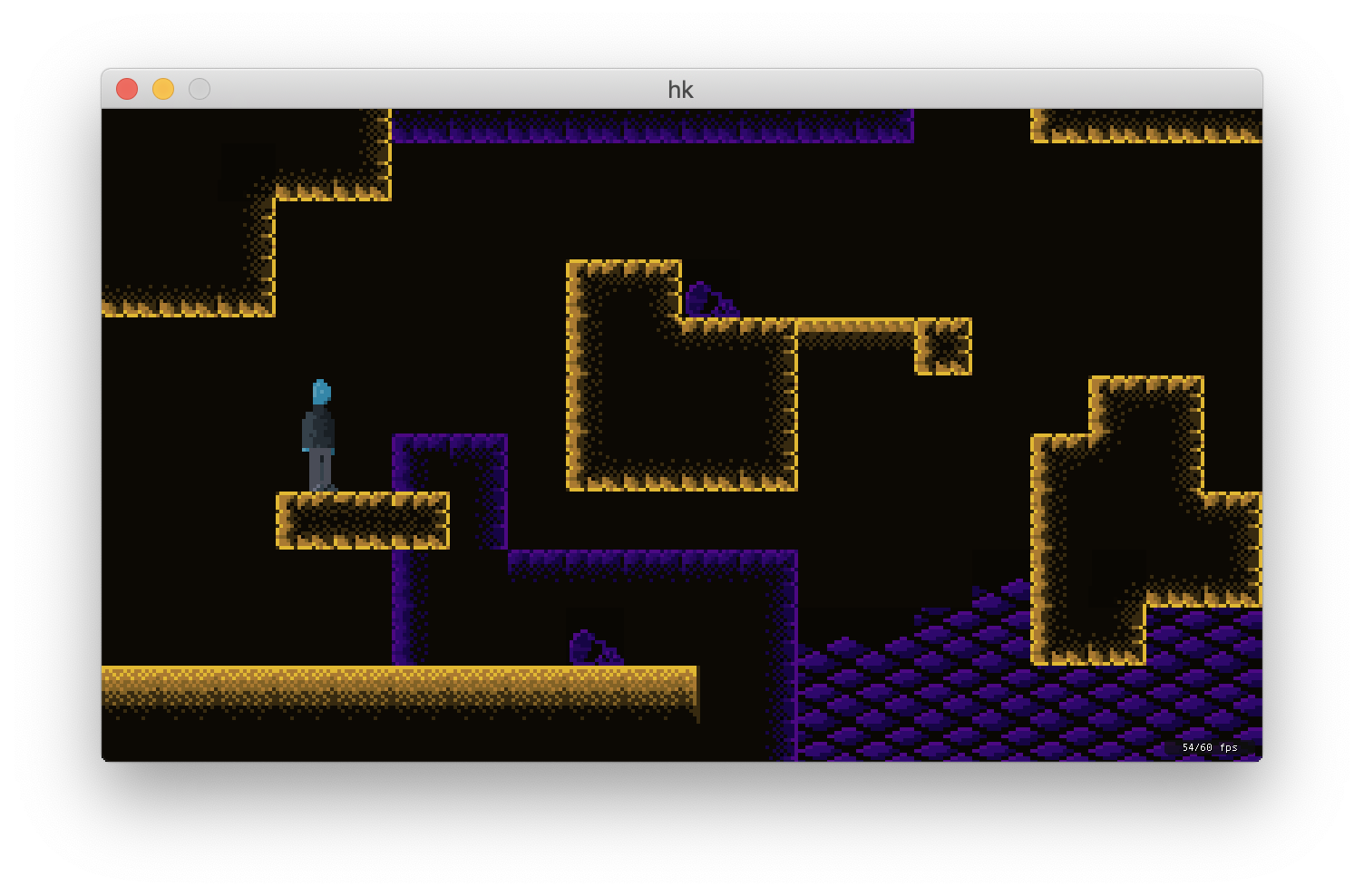1364x896 pixels.
Task: Minimize the hk window
Action: click(x=163, y=89)
